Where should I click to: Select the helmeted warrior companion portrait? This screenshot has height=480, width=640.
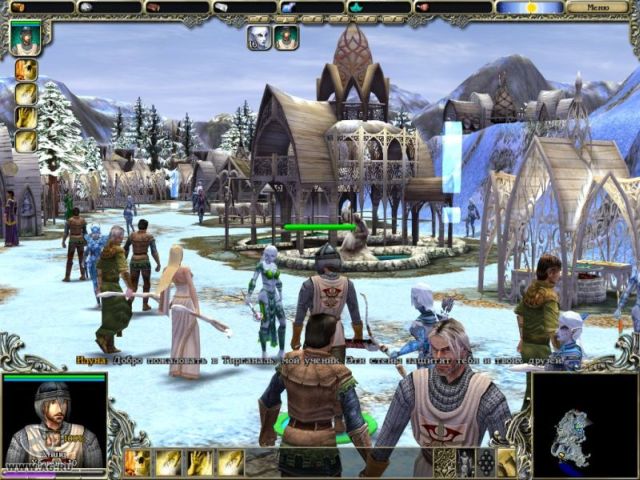click(x=287, y=38)
